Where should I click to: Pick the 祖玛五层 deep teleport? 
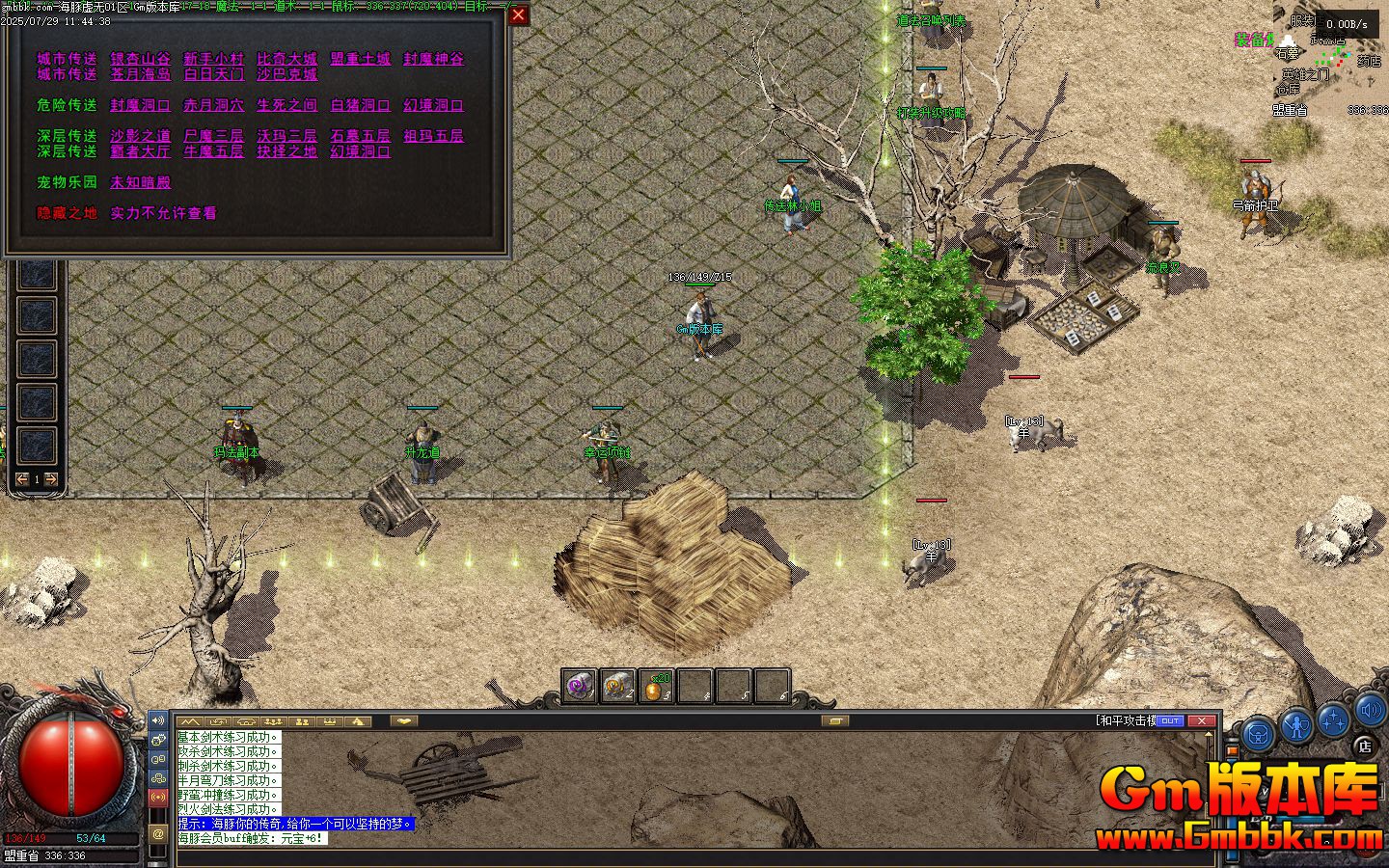pyautogui.click(x=433, y=136)
